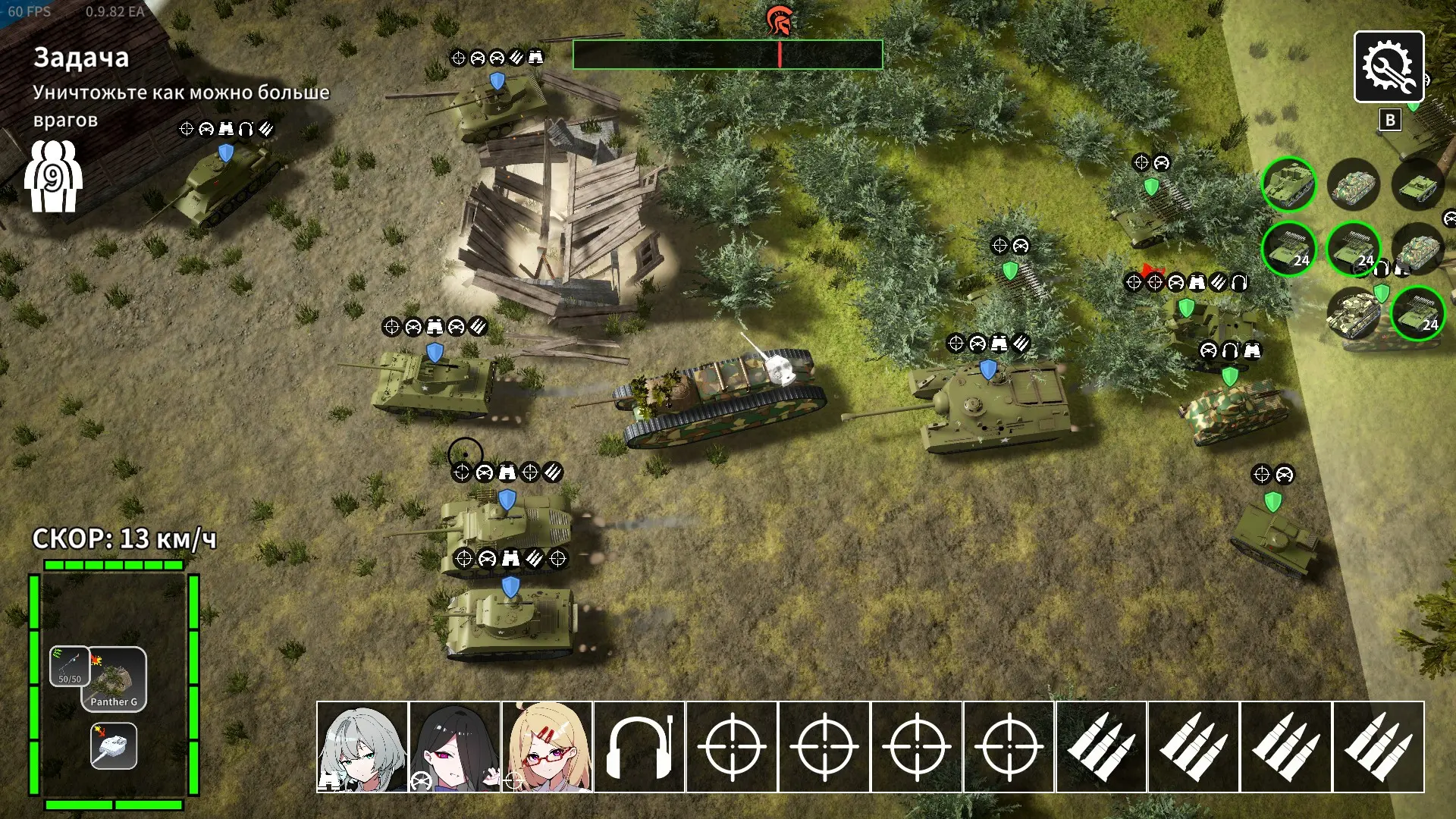This screenshot has width=1456, height=819.
Task: Open the gear and wrench repair menu
Action: 1389,67
